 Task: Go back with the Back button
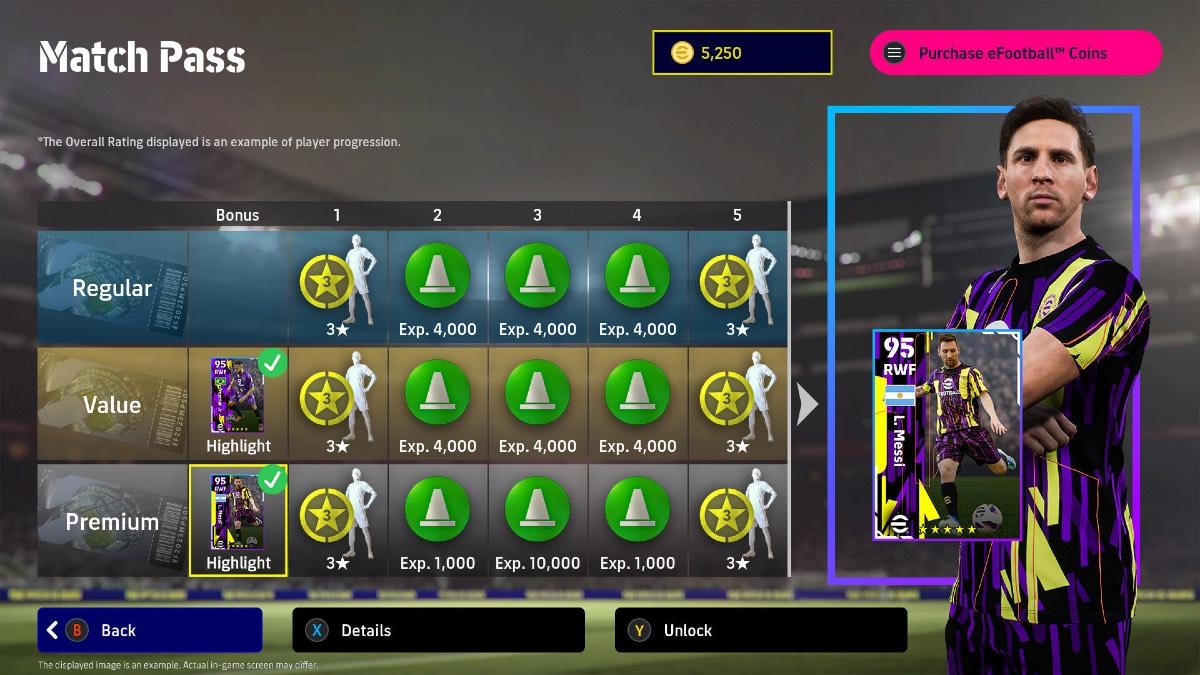[x=150, y=630]
